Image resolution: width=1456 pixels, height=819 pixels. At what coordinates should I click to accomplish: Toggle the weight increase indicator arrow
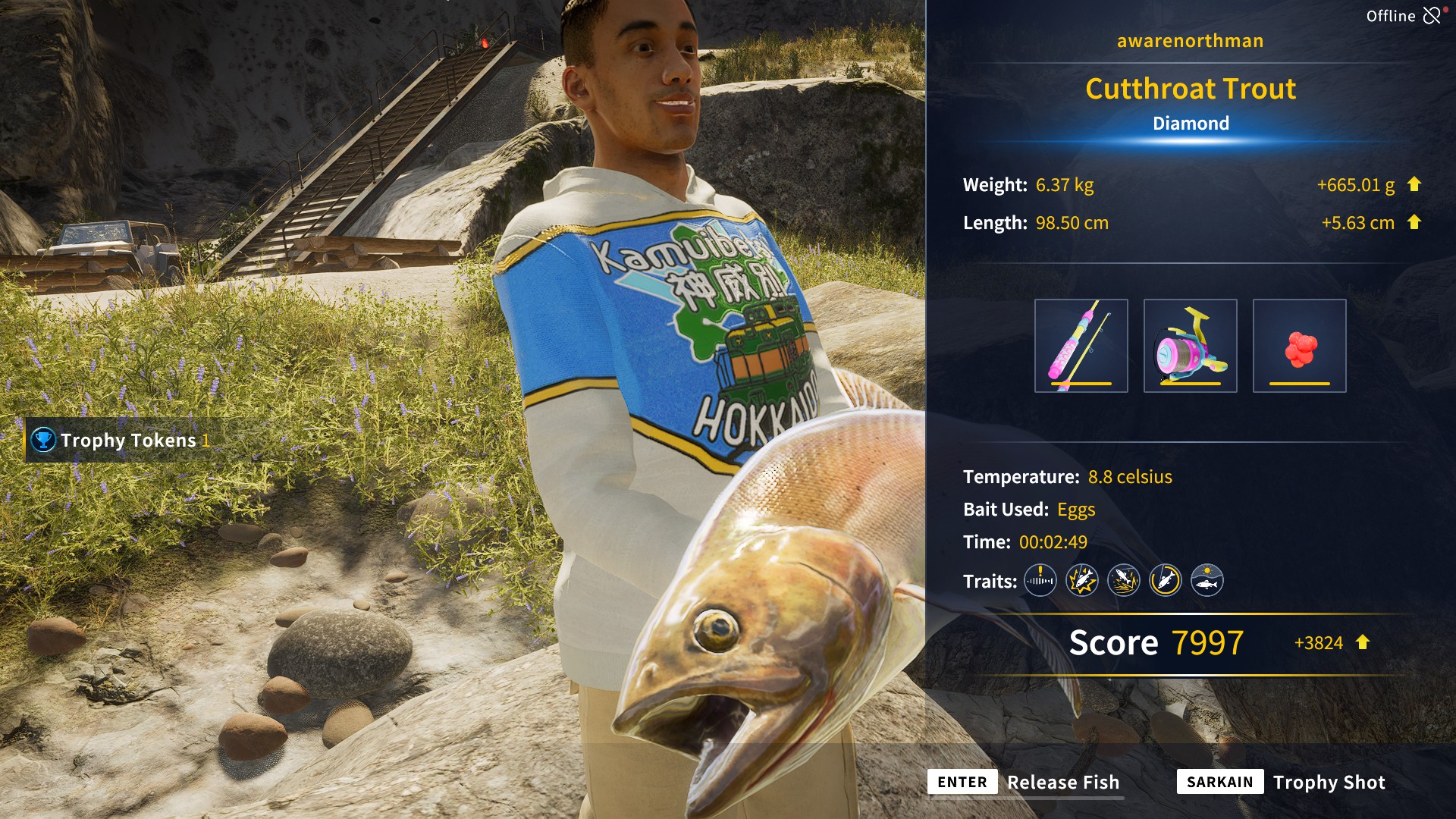(1415, 184)
